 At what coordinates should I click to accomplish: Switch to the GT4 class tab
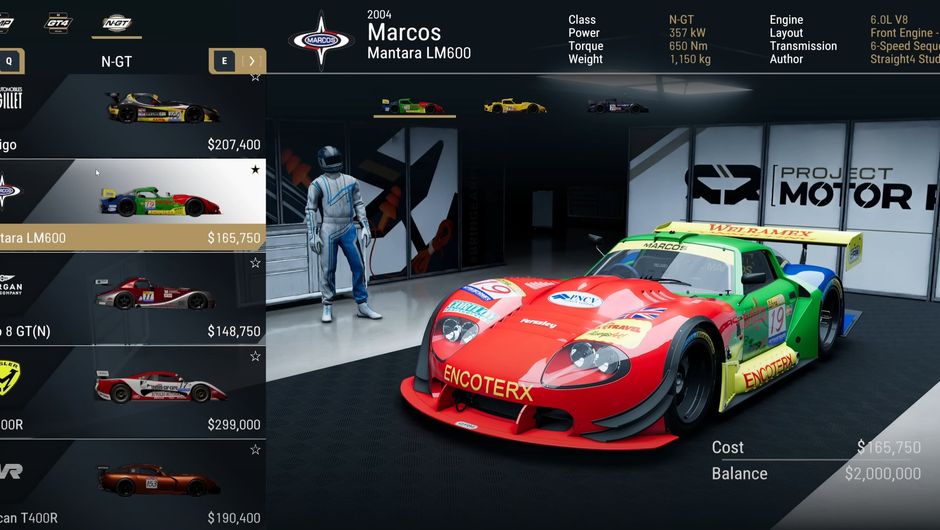pyautogui.click(x=58, y=22)
